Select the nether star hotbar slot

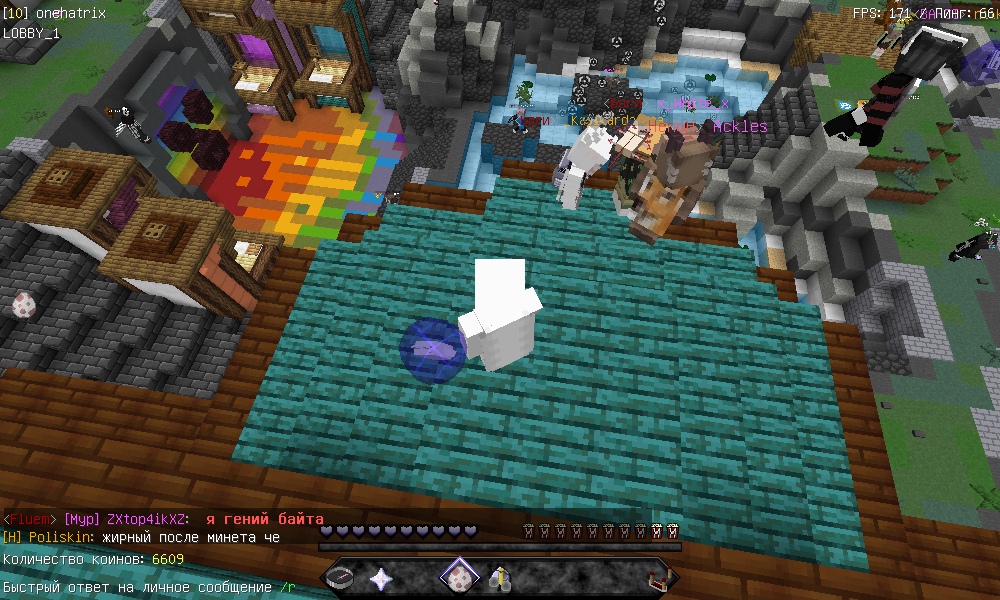click(x=382, y=577)
